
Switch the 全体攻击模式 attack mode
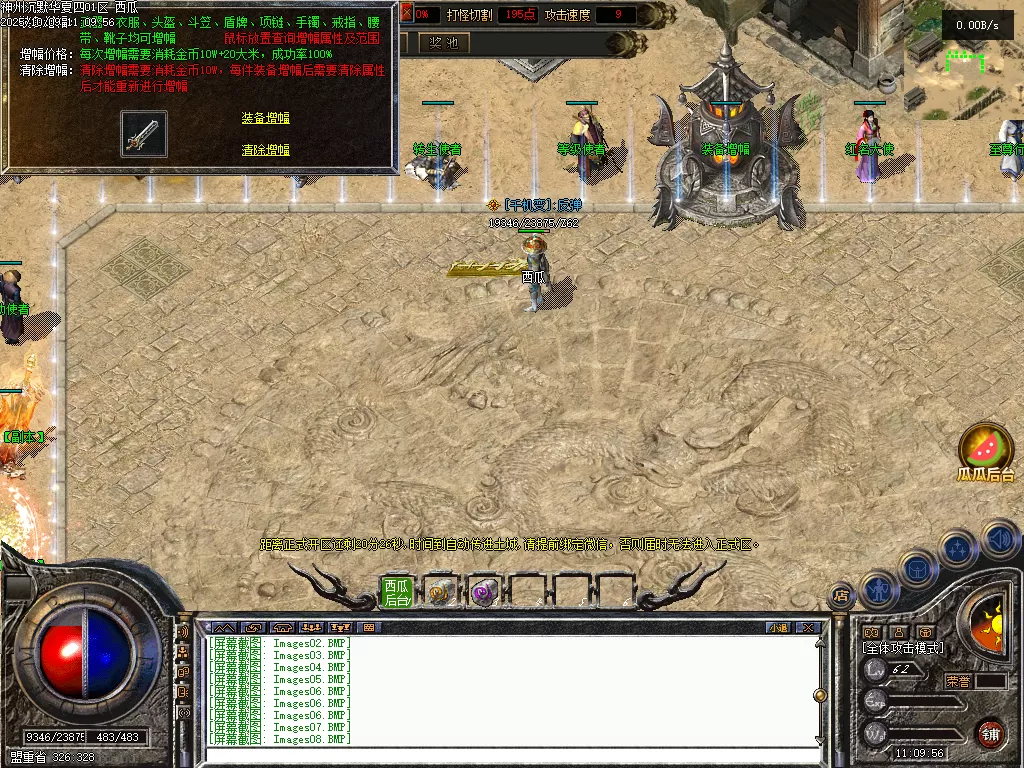pos(903,649)
